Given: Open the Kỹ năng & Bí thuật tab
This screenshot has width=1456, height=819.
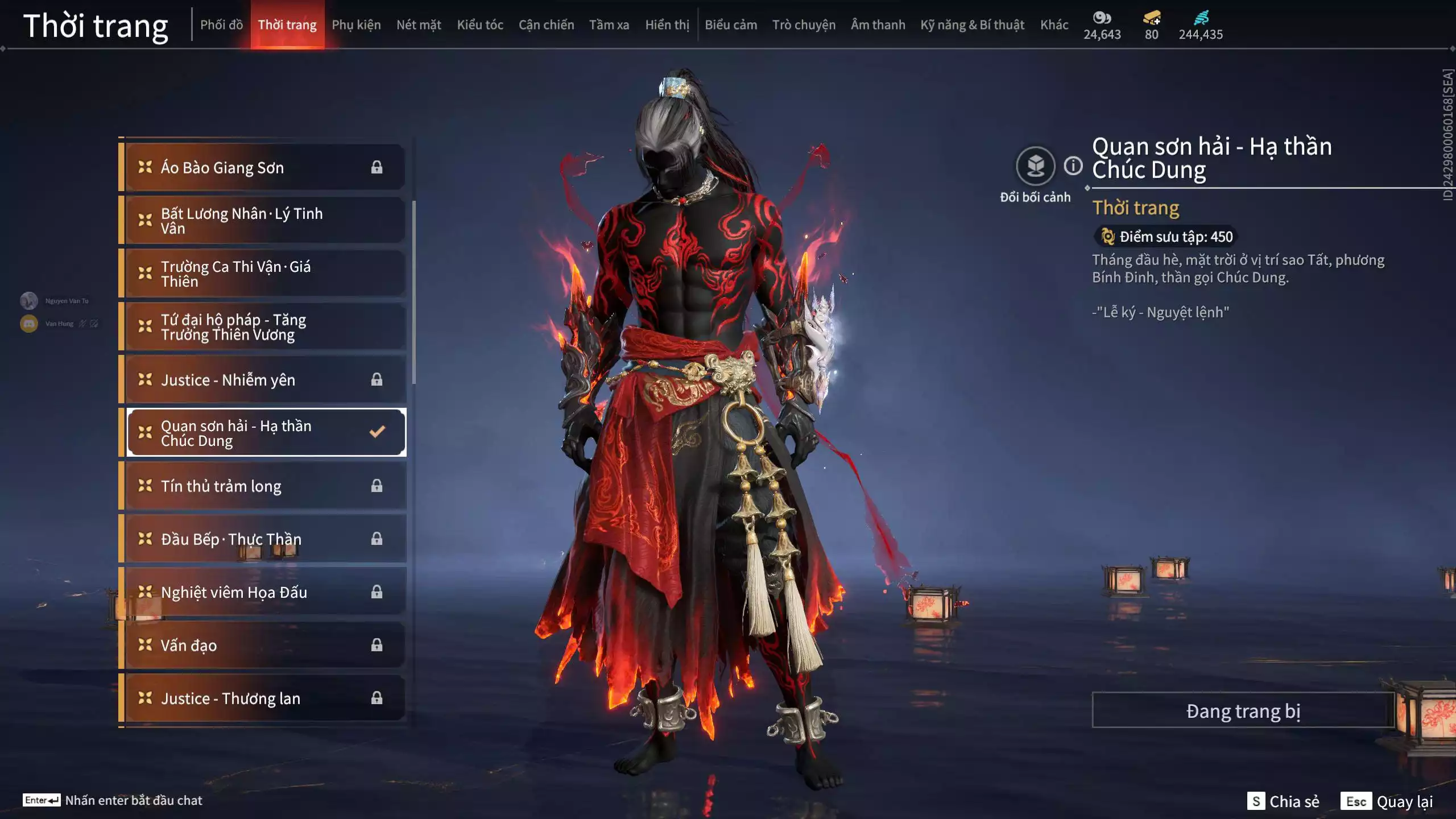Looking at the screenshot, I should [x=972, y=25].
